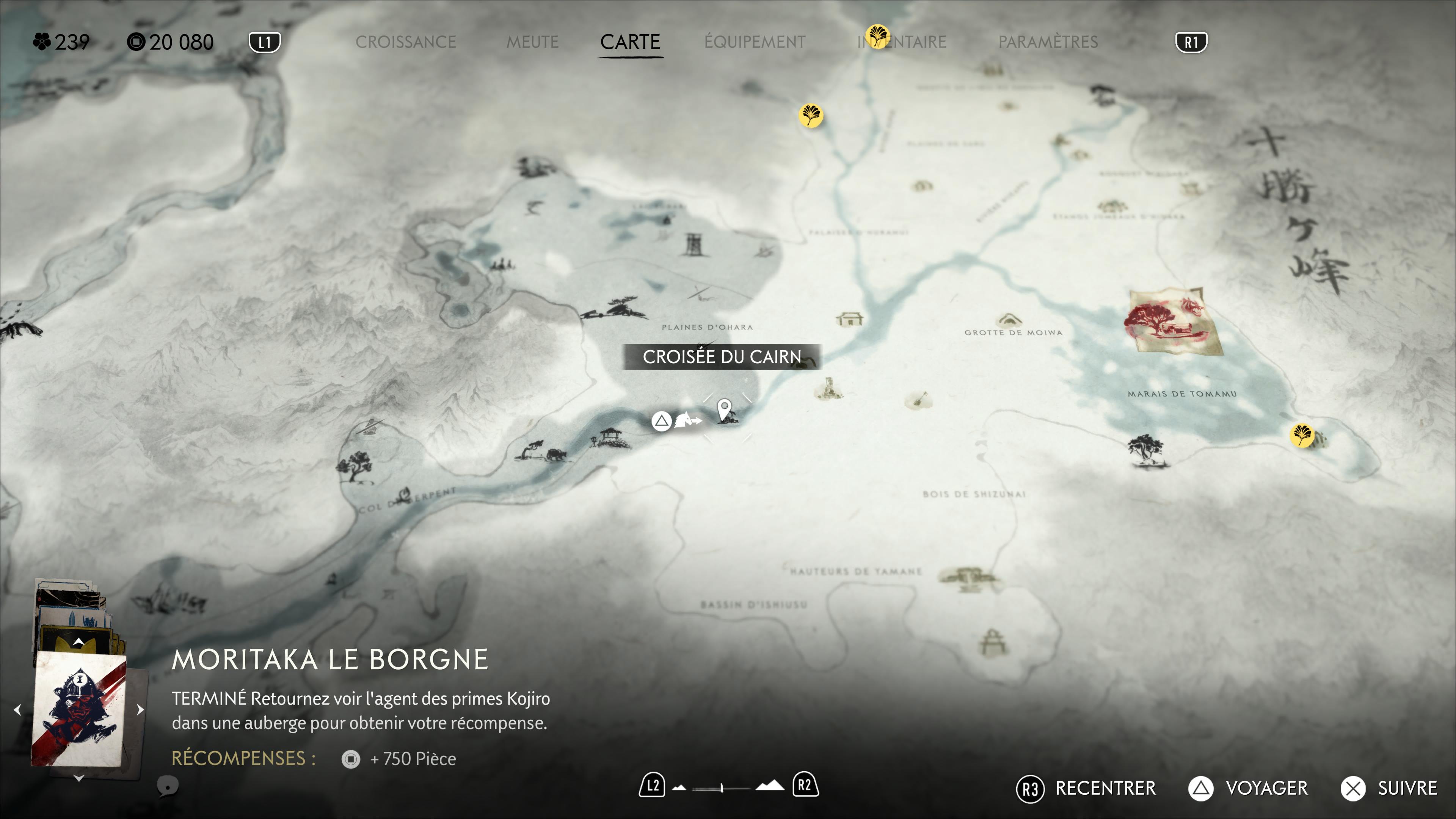Select the Carte tab
1456x819 pixels.
point(630,42)
